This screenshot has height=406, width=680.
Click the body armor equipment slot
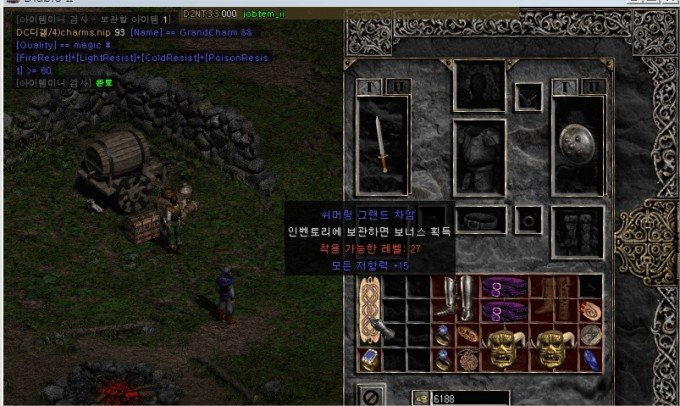click(480, 160)
